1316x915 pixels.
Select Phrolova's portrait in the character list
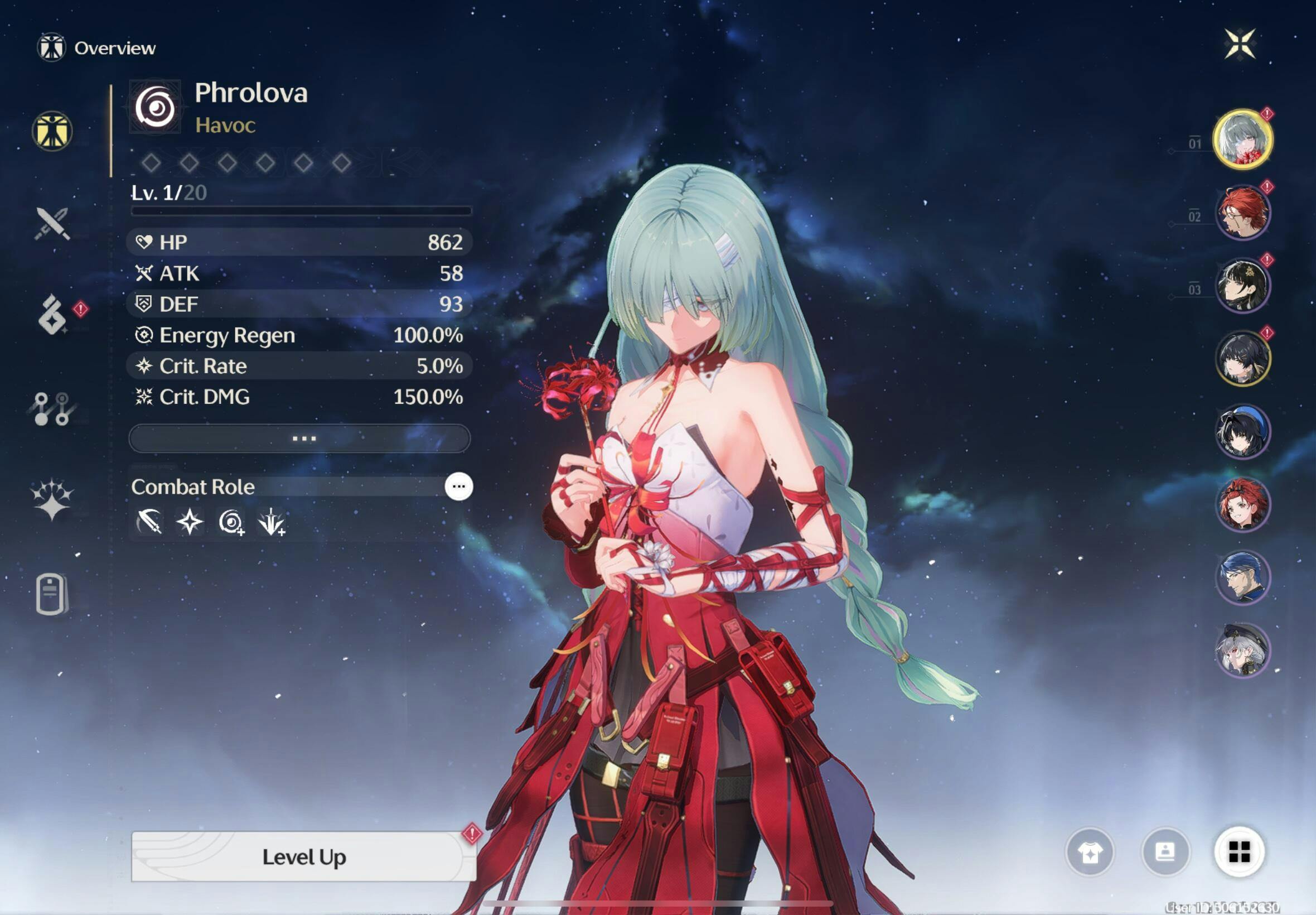tap(1242, 139)
